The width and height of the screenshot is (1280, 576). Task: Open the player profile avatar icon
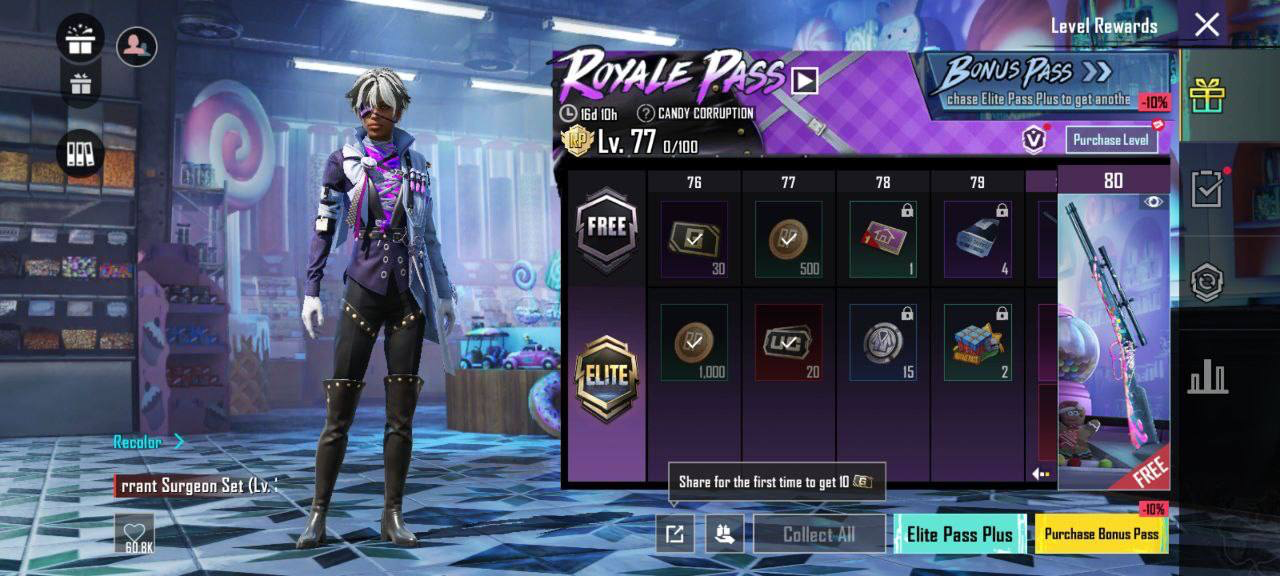(x=136, y=46)
